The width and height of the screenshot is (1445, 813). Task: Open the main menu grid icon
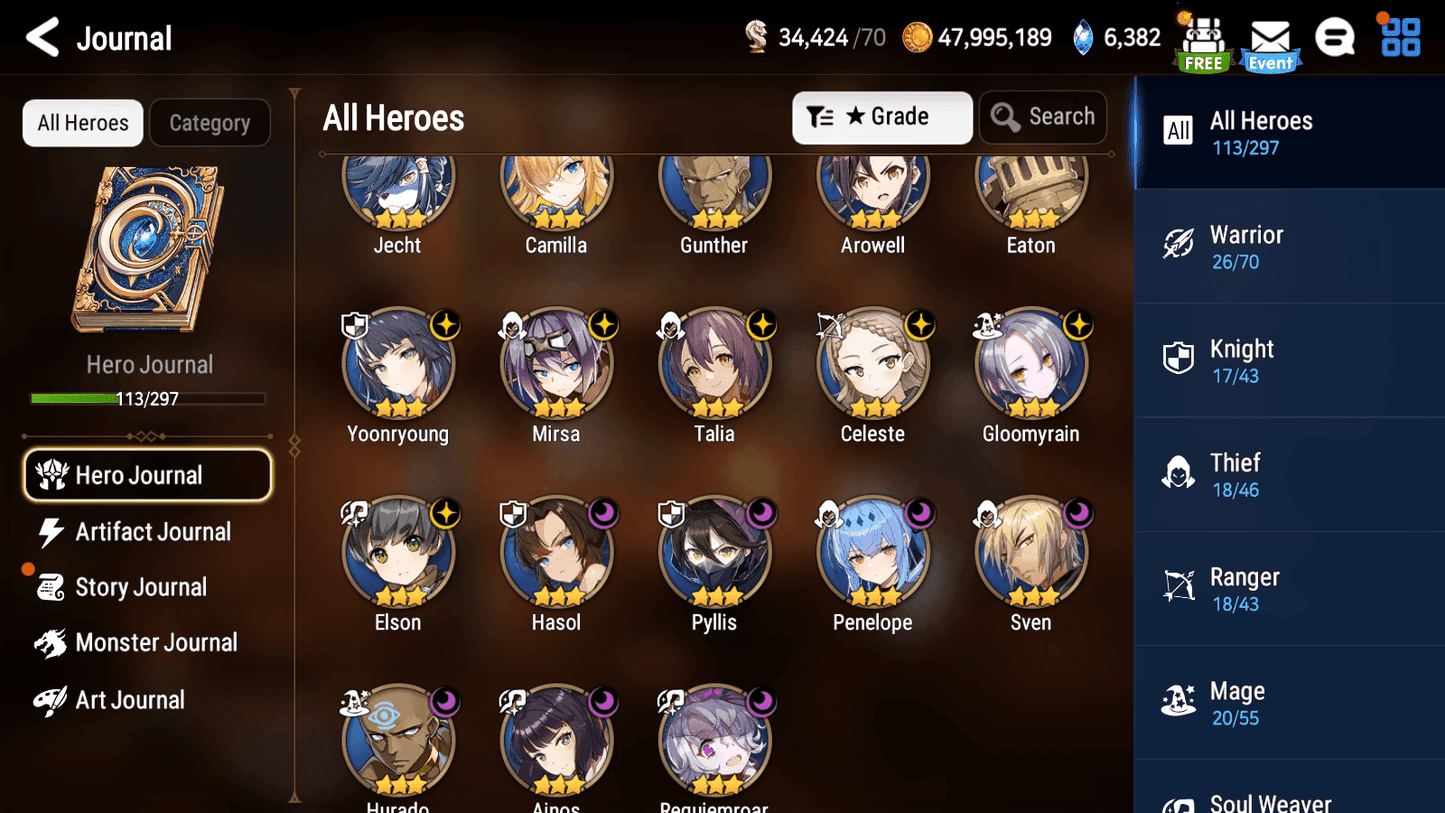coord(1399,37)
